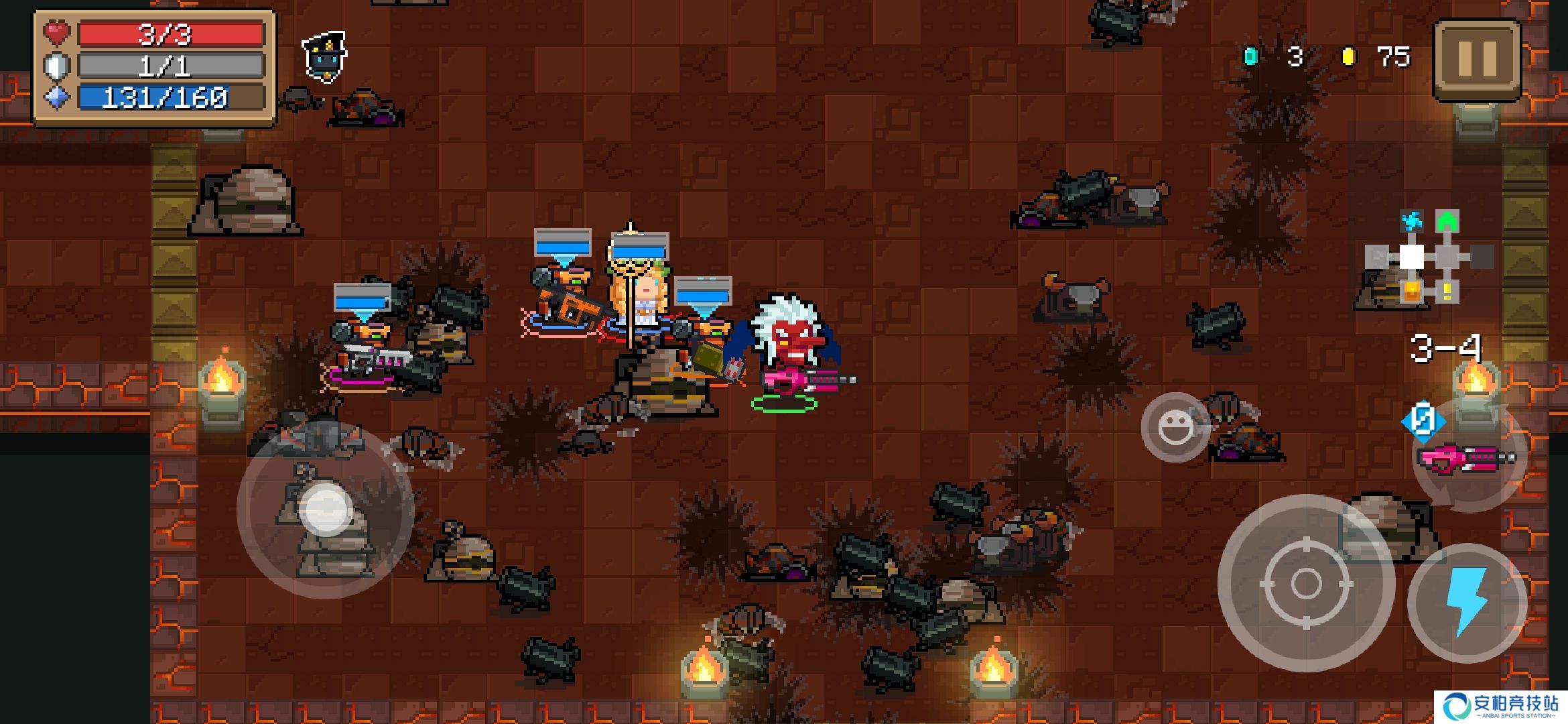Open the dungeon minimap
The width and height of the screenshot is (1568, 724).
(x=1427, y=258)
